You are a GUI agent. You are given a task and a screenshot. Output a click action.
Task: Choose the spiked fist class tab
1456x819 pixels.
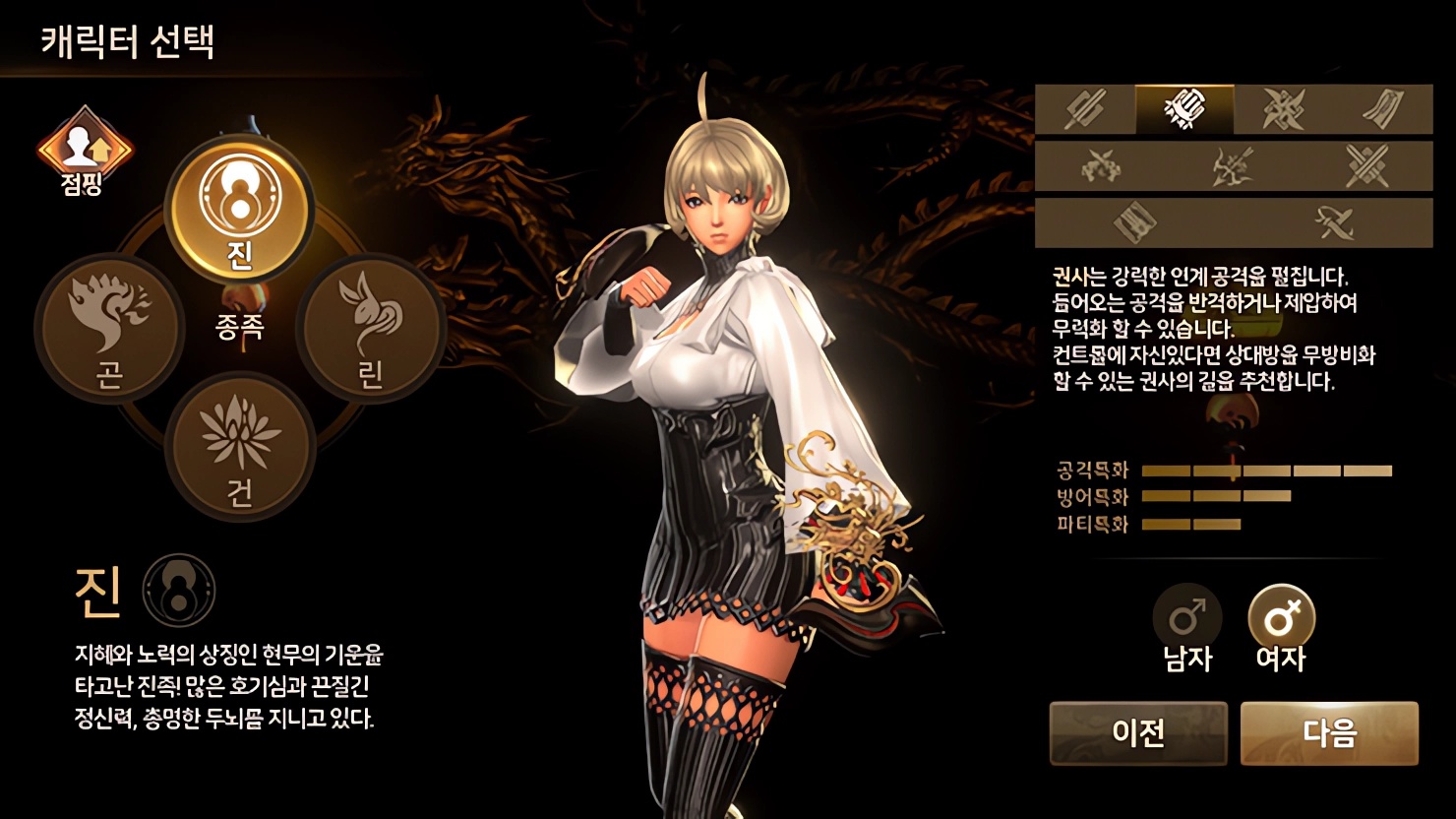pos(1183,108)
